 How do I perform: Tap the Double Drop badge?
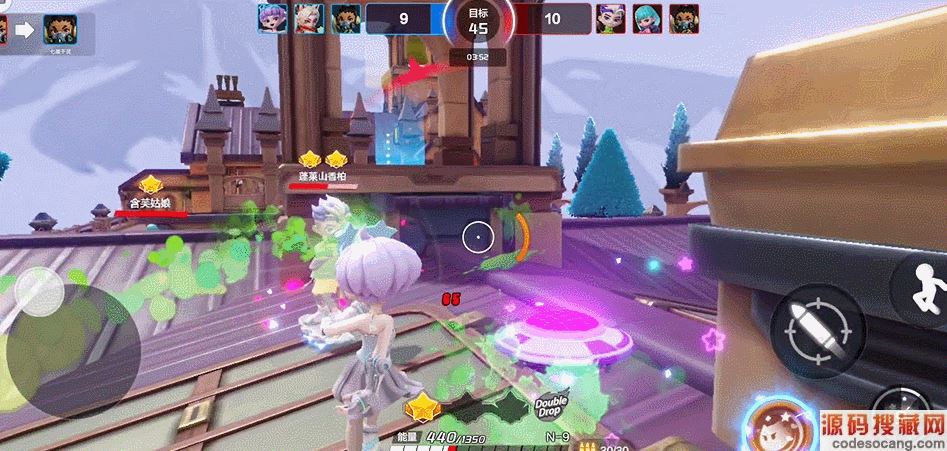pos(550,406)
